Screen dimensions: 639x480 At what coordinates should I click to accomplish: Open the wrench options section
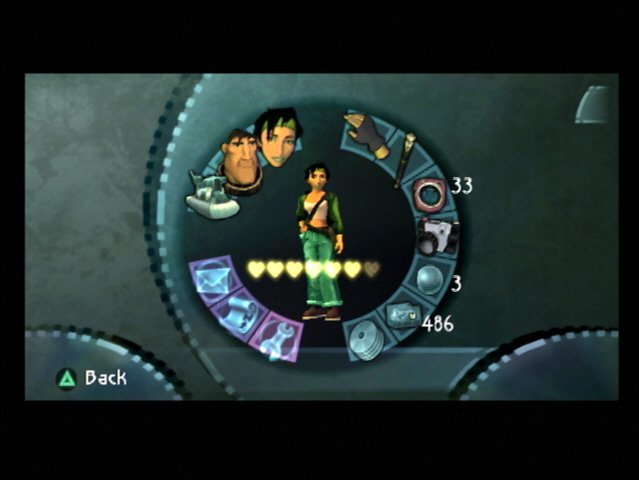pos(277,336)
